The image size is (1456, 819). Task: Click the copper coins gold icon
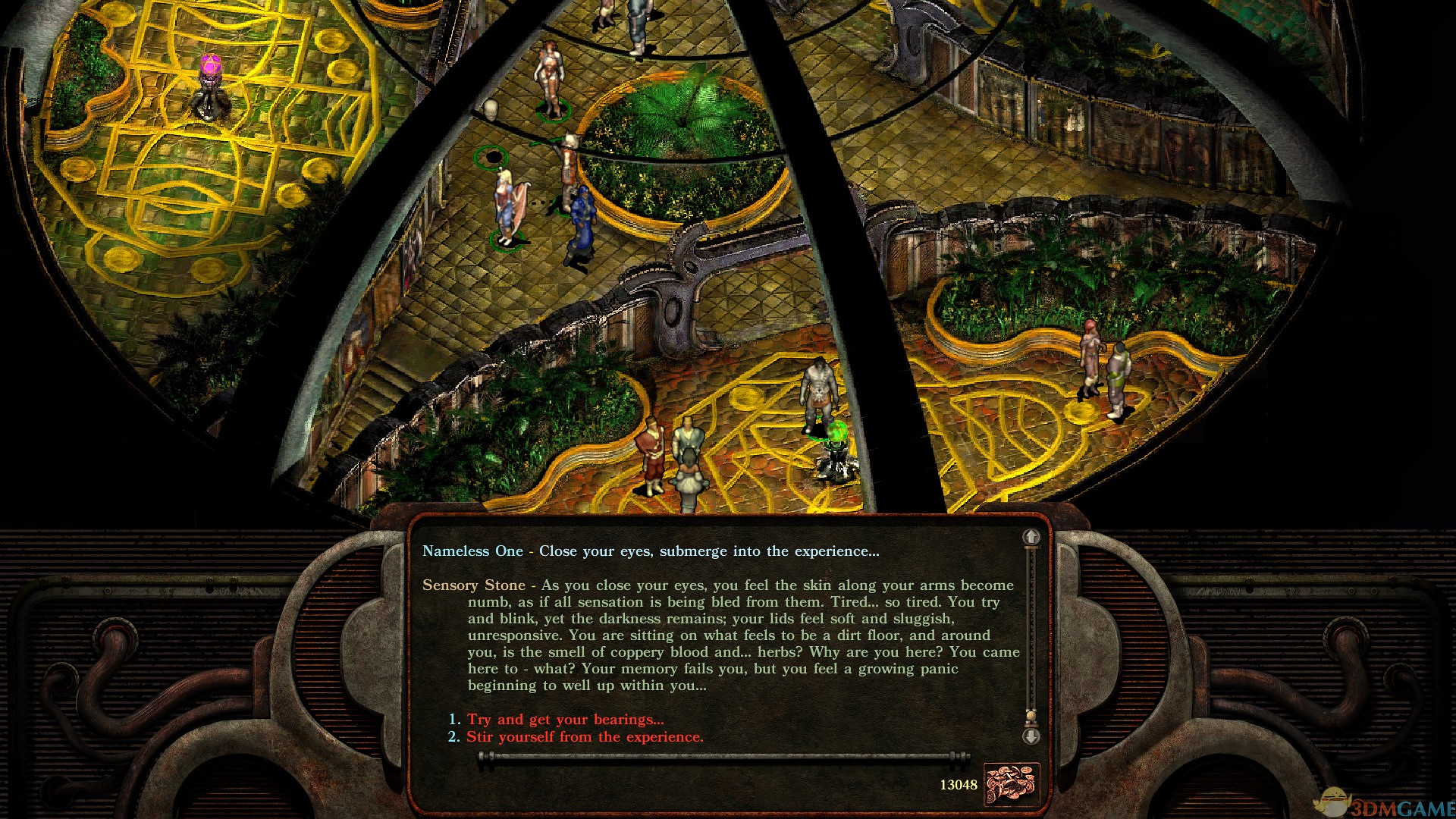[x=1011, y=783]
